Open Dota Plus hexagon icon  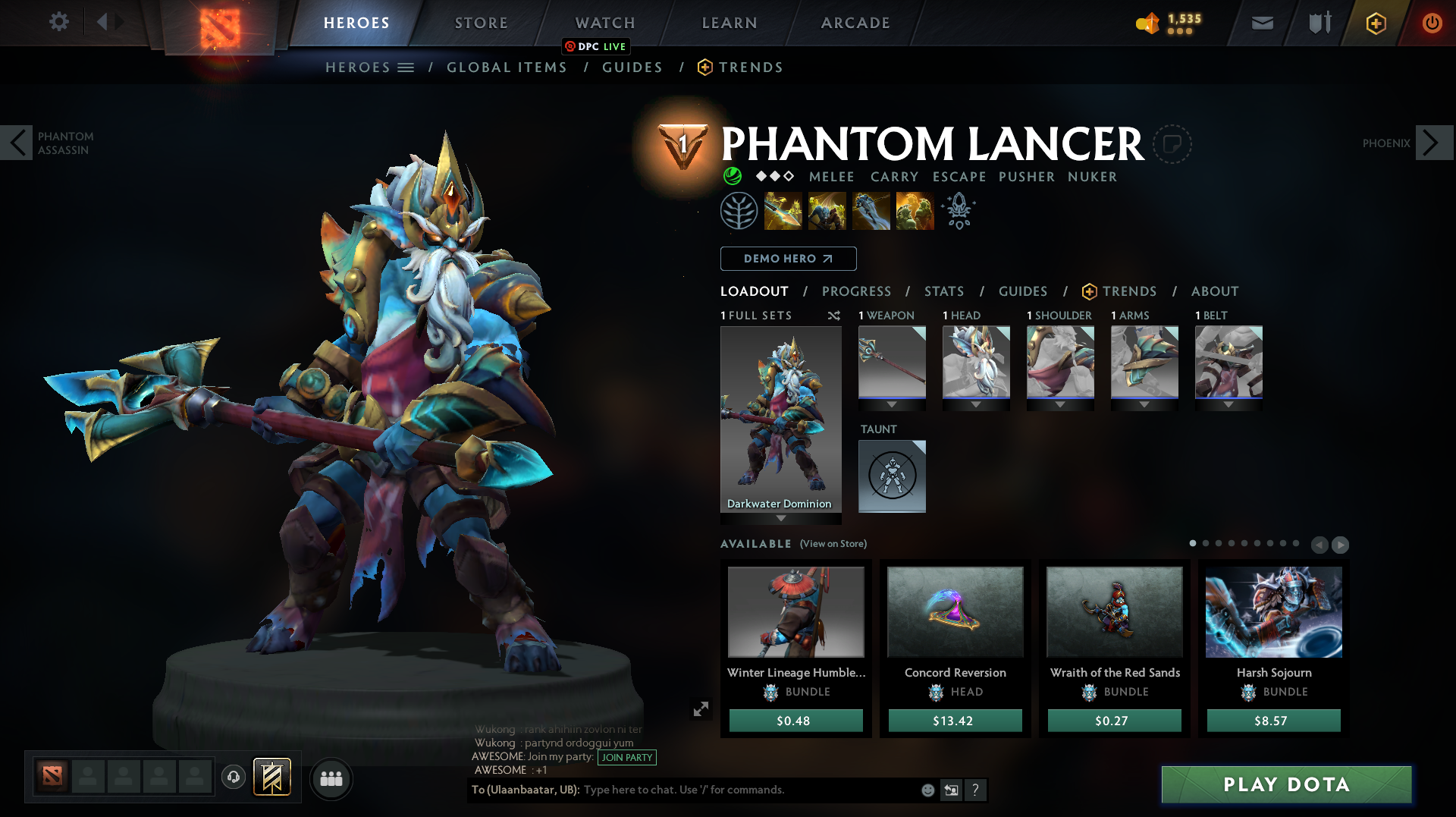[1376, 23]
